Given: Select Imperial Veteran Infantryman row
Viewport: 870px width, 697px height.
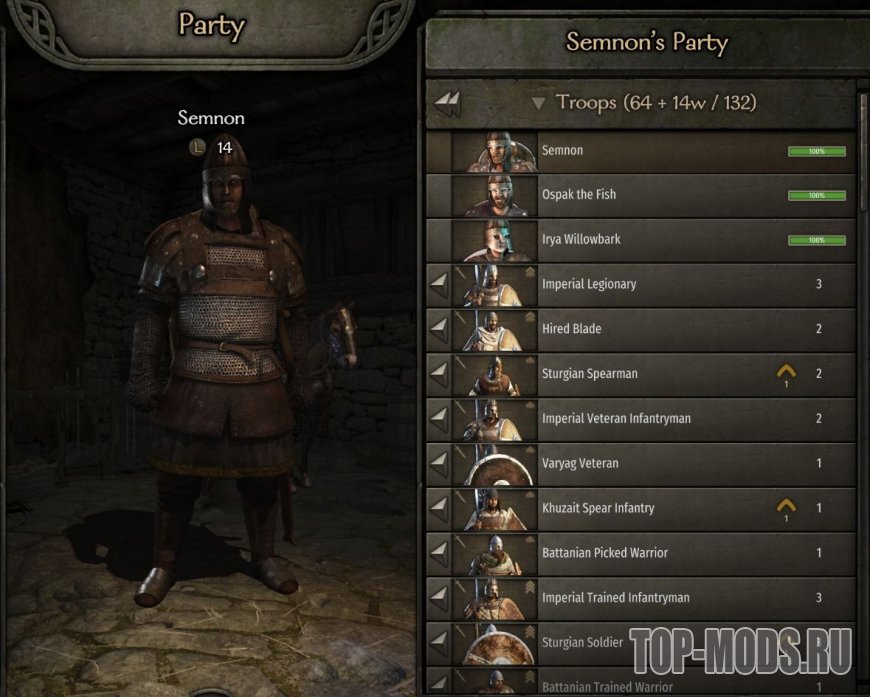Looking at the screenshot, I should (x=650, y=419).
